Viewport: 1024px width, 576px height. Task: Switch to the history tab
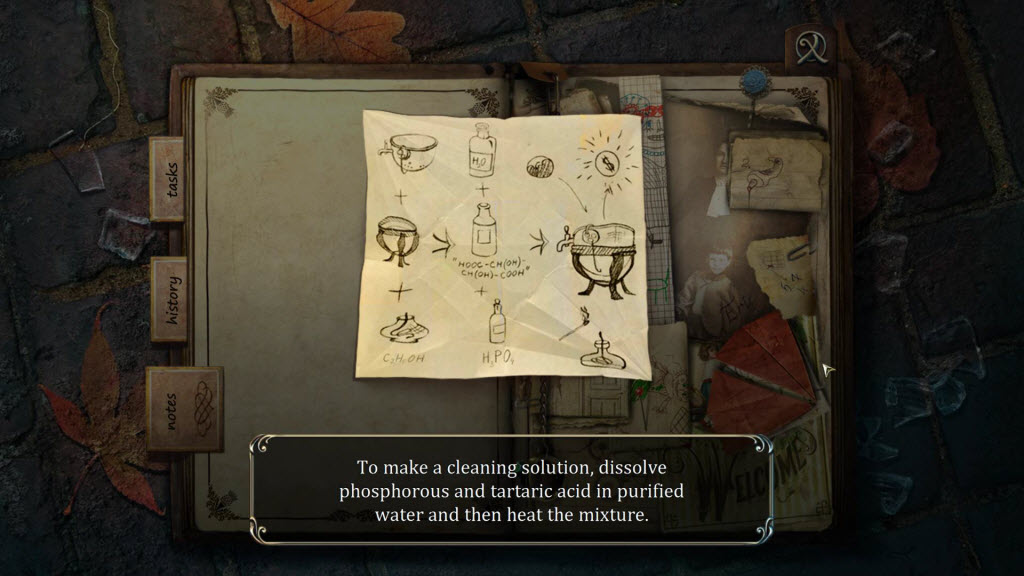click(x=169, y=299)
